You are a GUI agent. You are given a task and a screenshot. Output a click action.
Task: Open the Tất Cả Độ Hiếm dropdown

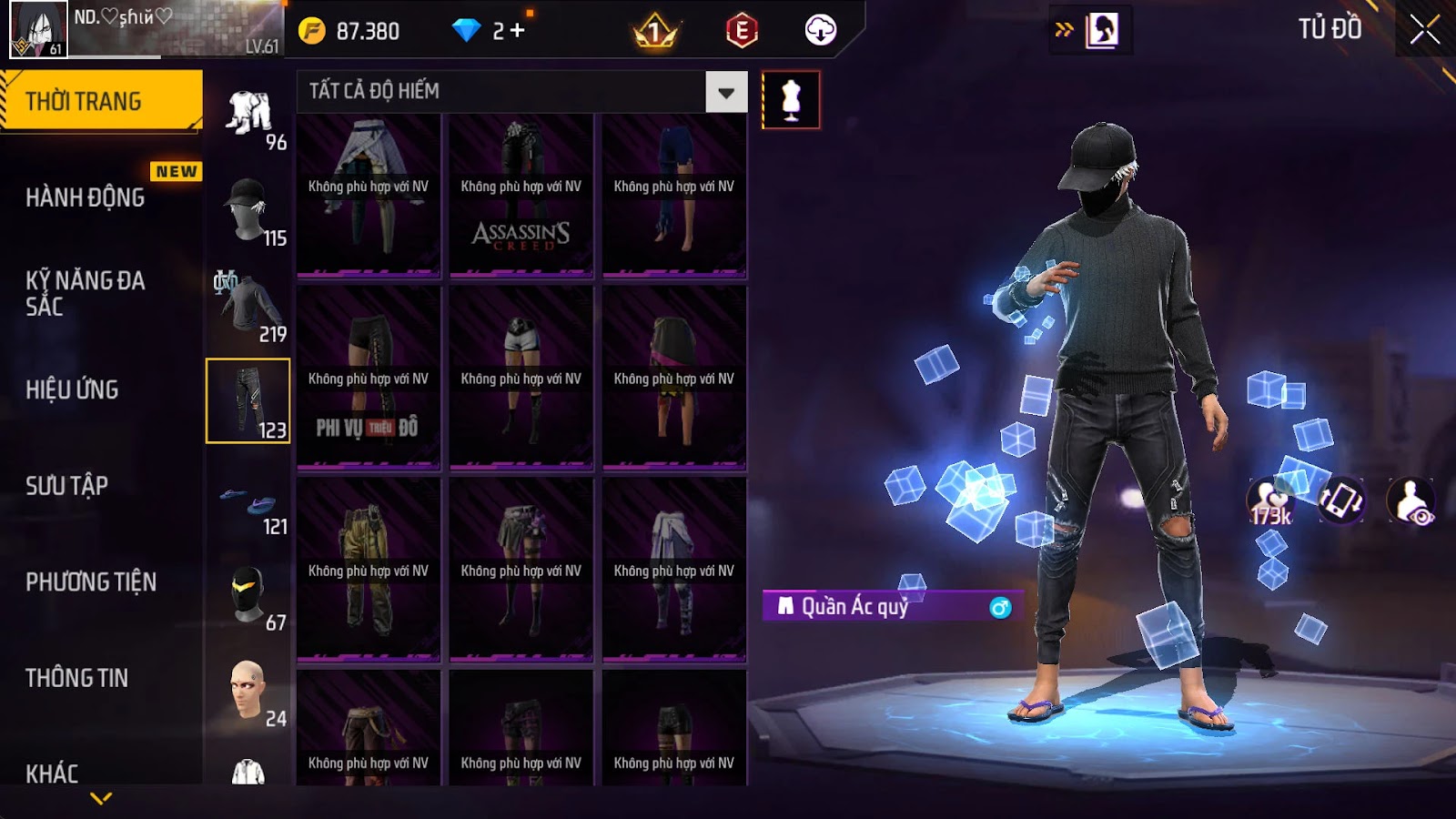pyautogui.click(x=725, y=92)
